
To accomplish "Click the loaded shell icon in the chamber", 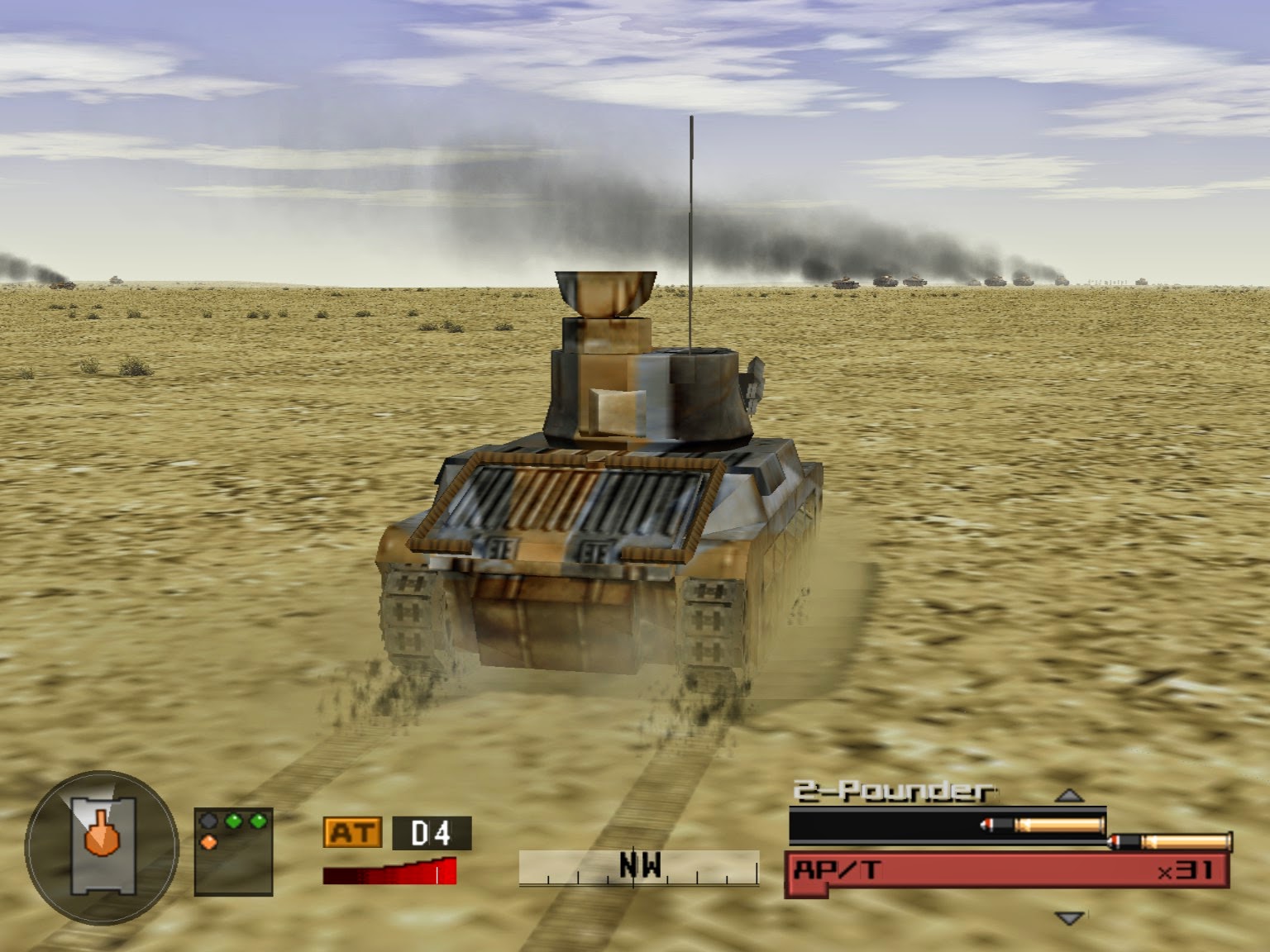I will [x=1042, y=824].
